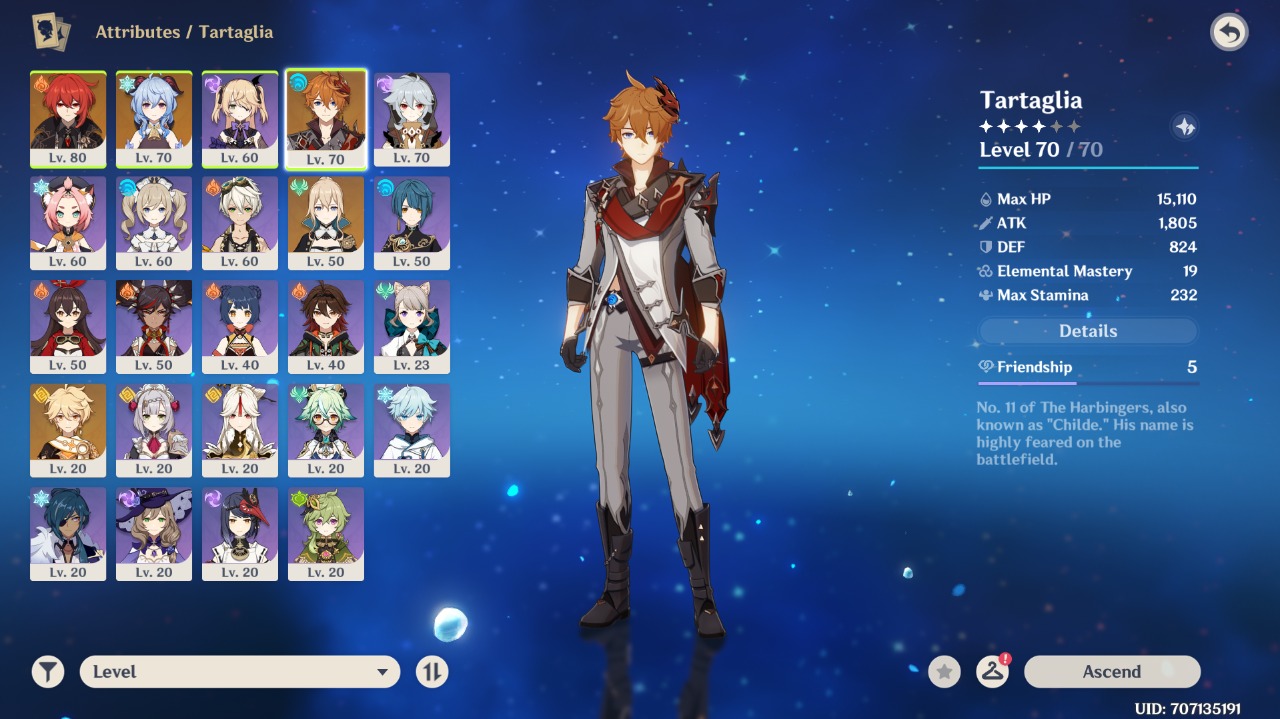This screenshot has height=719, width=1280.
Task: Select Lisa in the purple witch hat
Action: coord(154,534)
